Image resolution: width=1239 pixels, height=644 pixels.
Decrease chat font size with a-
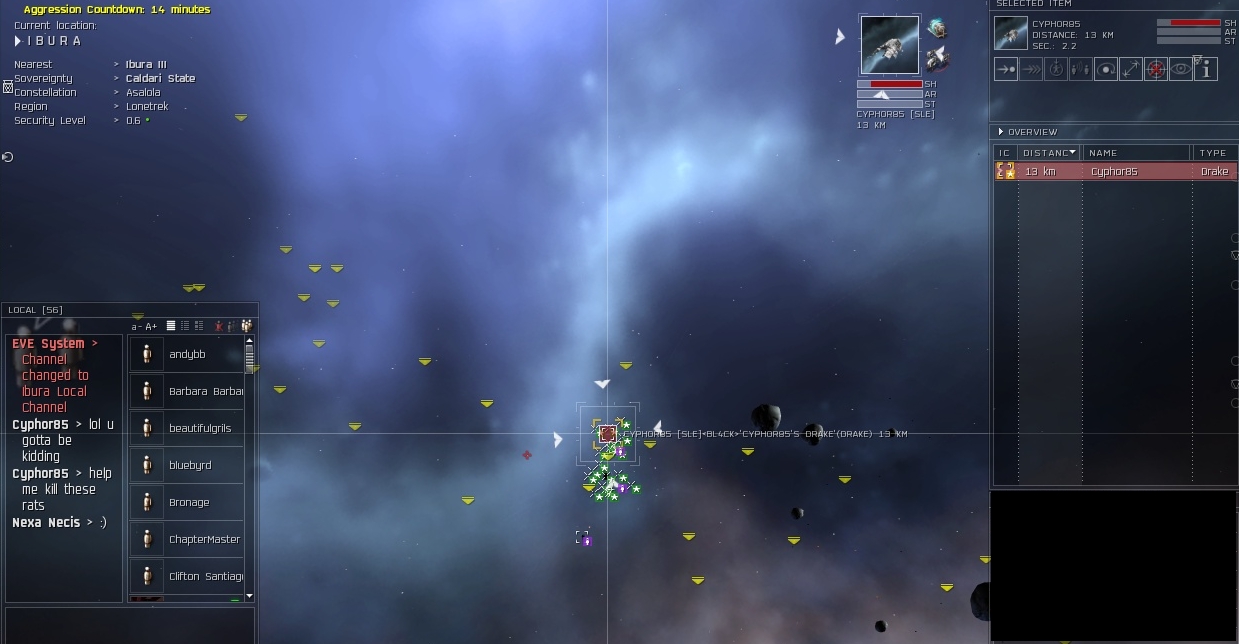point(136,326)
